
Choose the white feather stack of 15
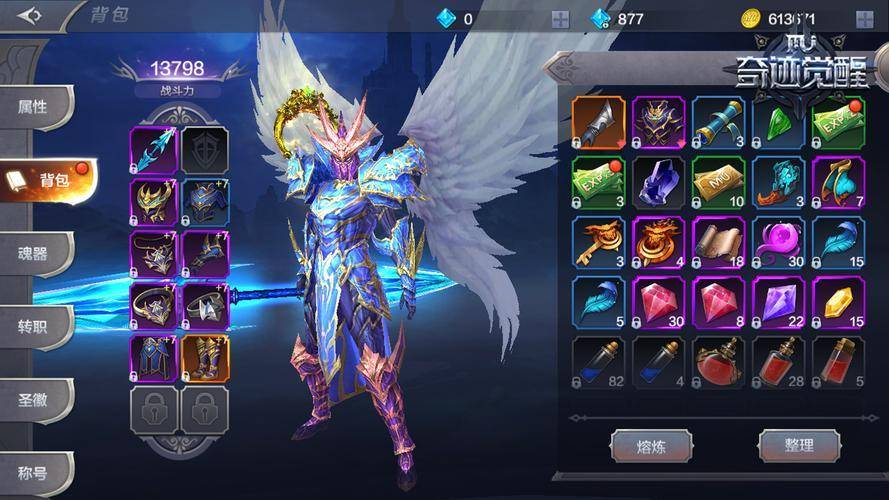click(x=838, y=243)
